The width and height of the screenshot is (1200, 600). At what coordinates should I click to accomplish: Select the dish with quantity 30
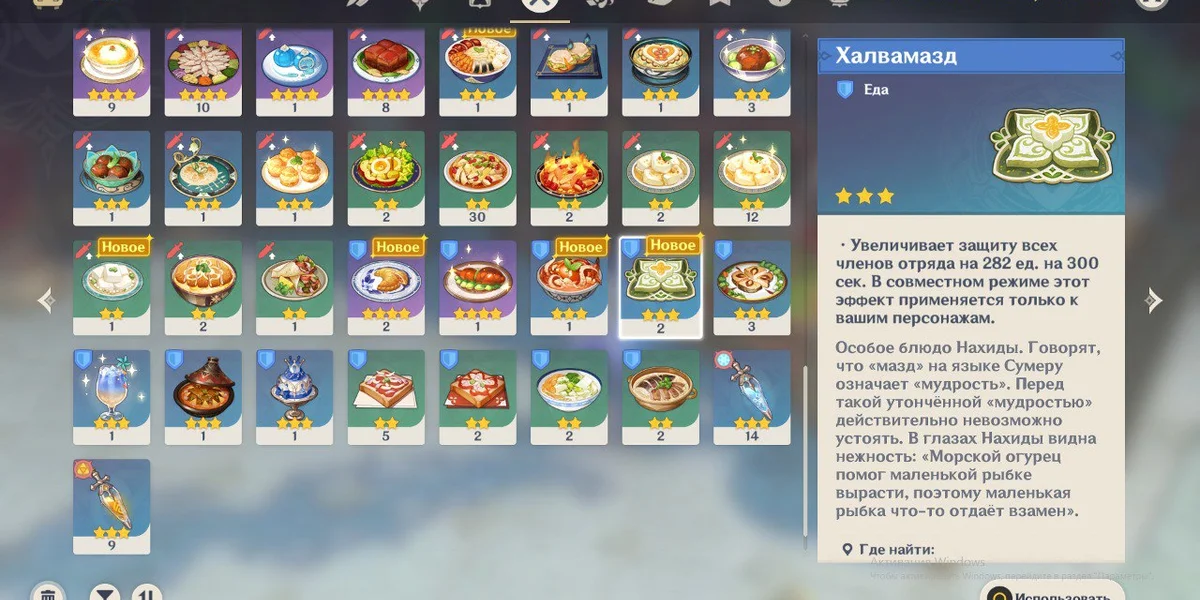tap(478, 177)
